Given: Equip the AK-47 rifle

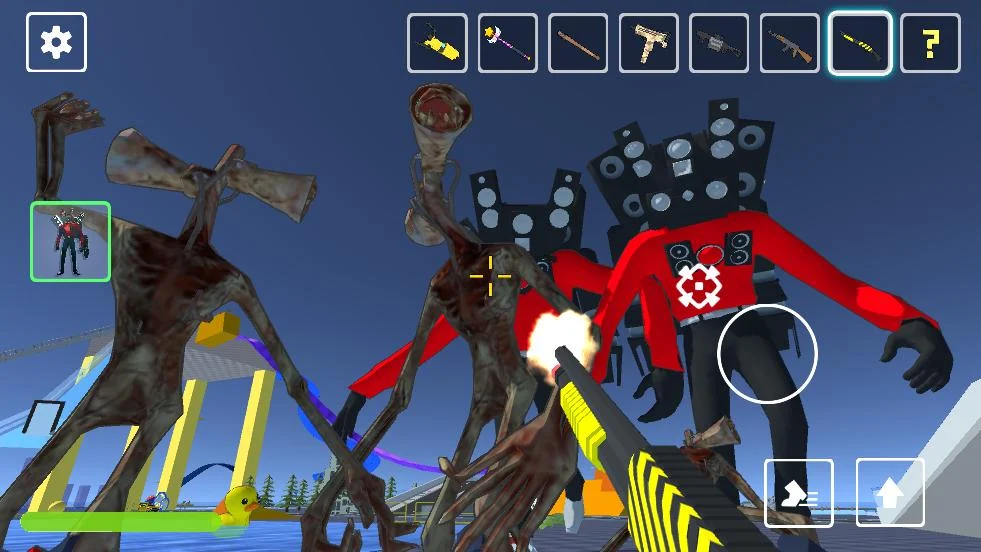Looking at the screenshot, I should click(x=790, y=43).
